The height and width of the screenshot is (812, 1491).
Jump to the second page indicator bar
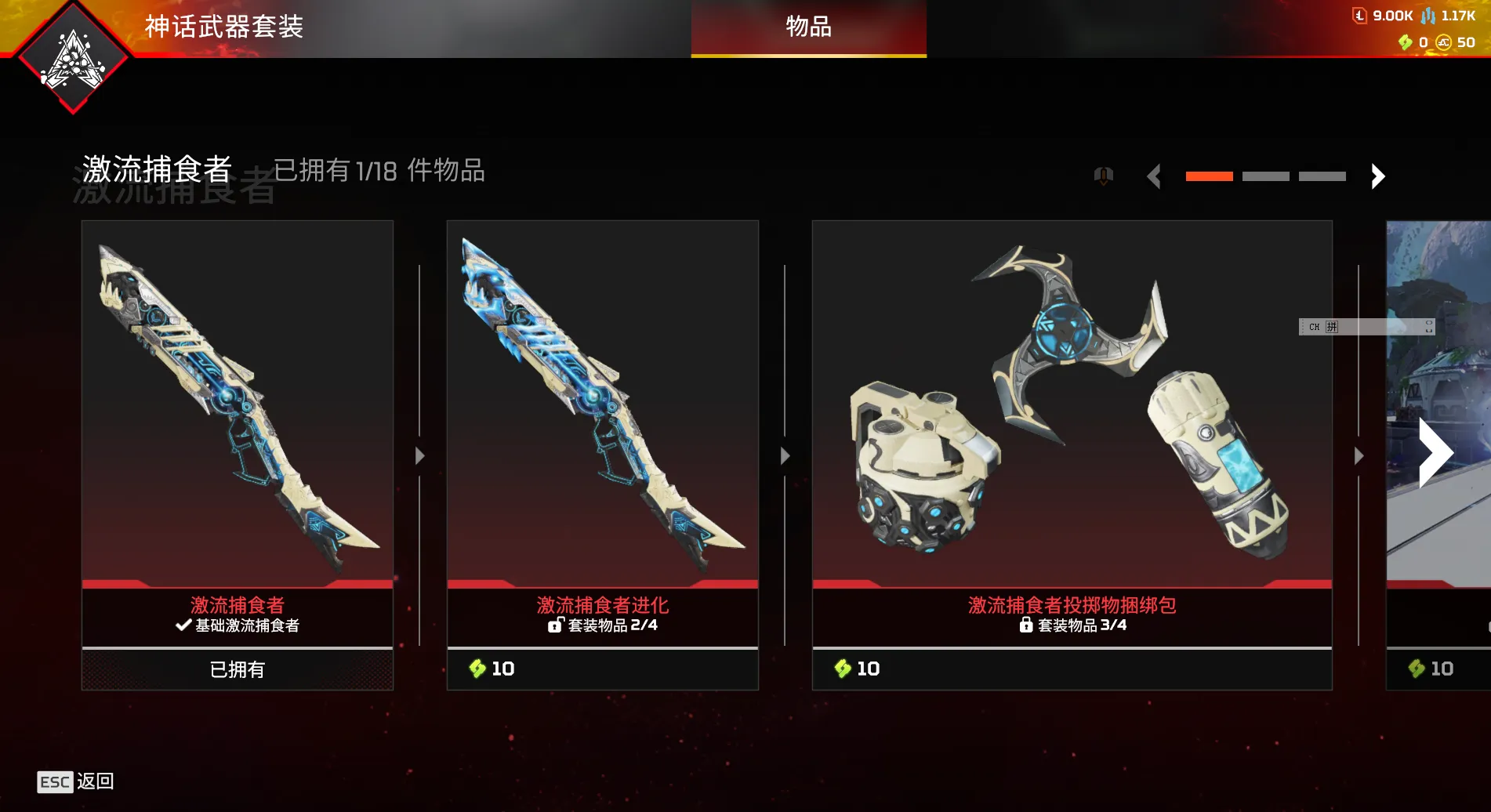click(x=1265, y=176)
